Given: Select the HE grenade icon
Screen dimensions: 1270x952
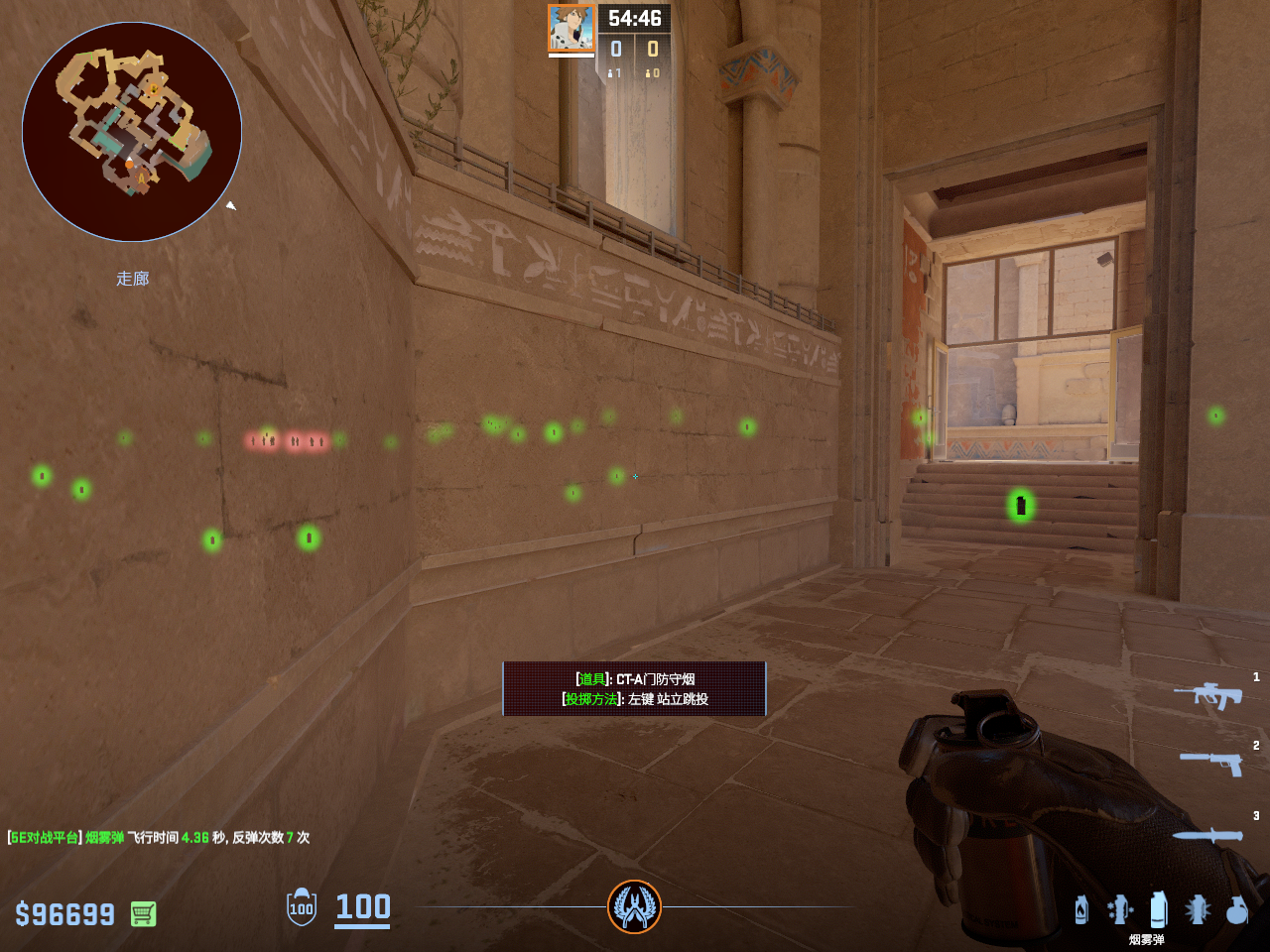Looking at the screenshot, I should click(x=1236, y=909).
